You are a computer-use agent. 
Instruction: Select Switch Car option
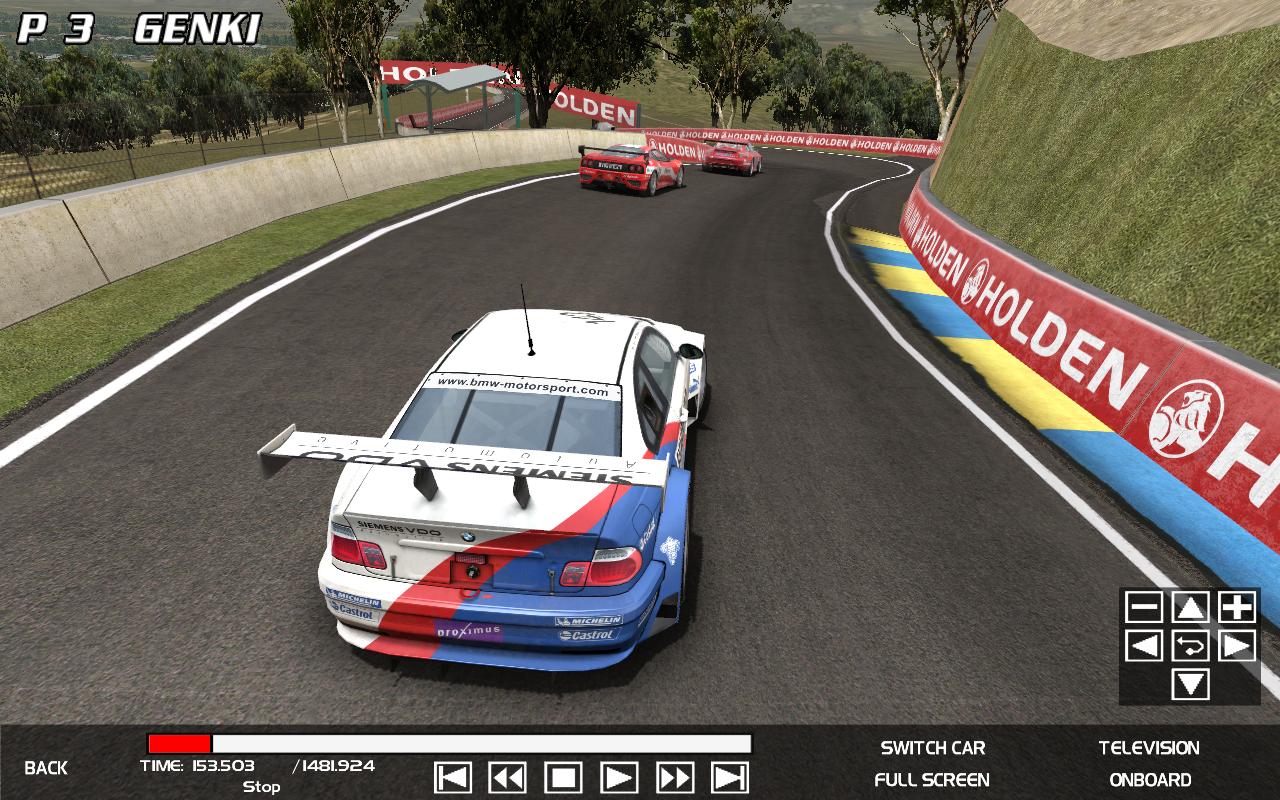(x=932, y=748)
